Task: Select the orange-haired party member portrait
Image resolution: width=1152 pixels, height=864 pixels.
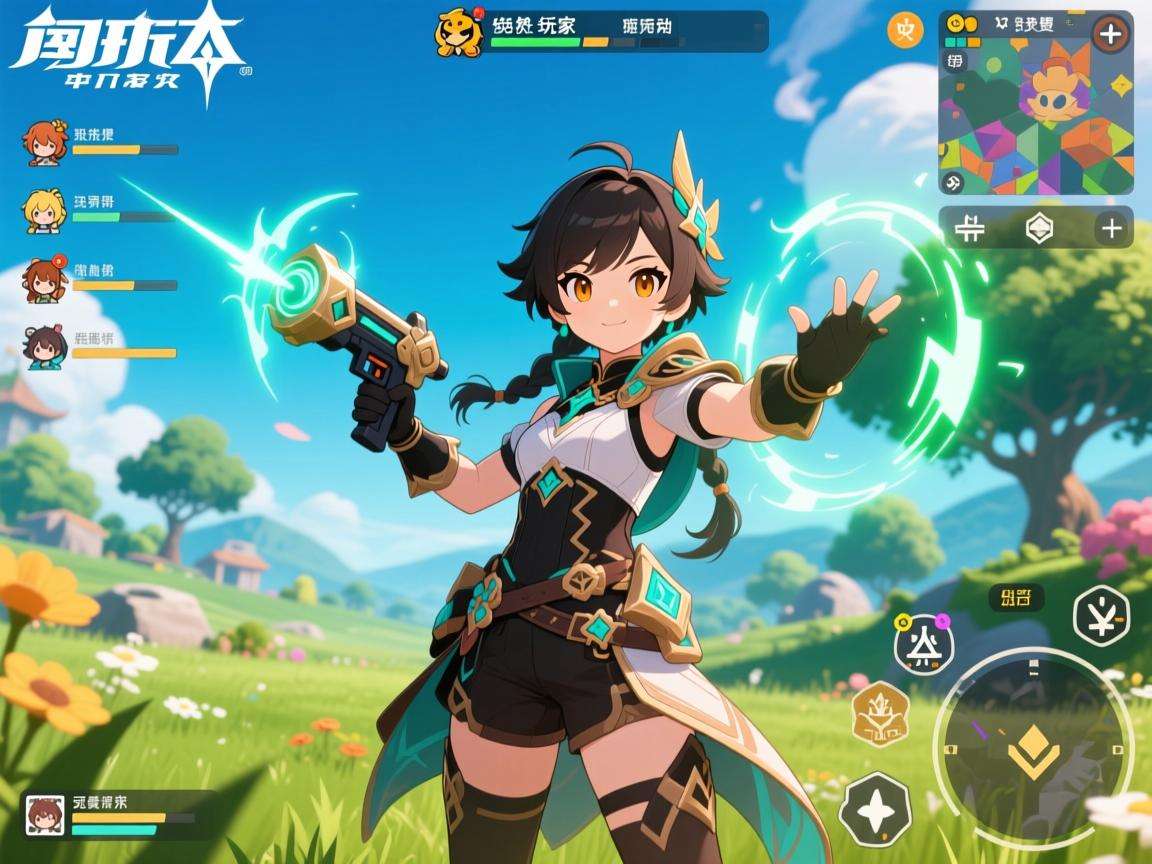Action: [x=44, y=144]
